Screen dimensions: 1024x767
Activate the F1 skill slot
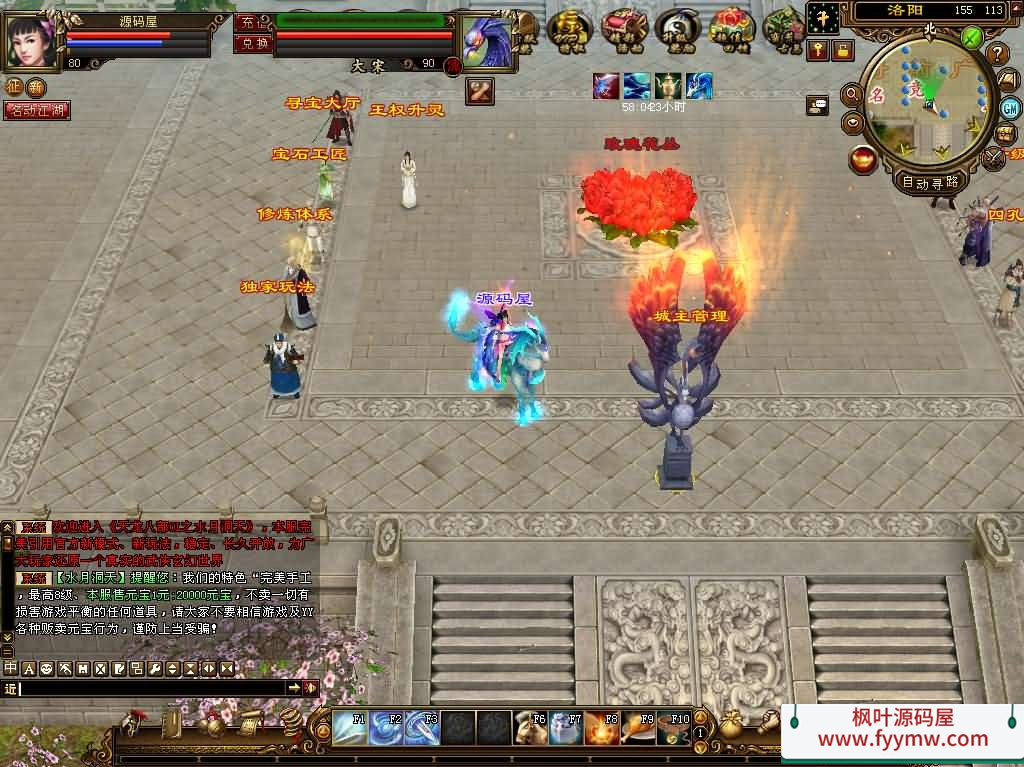349,728
